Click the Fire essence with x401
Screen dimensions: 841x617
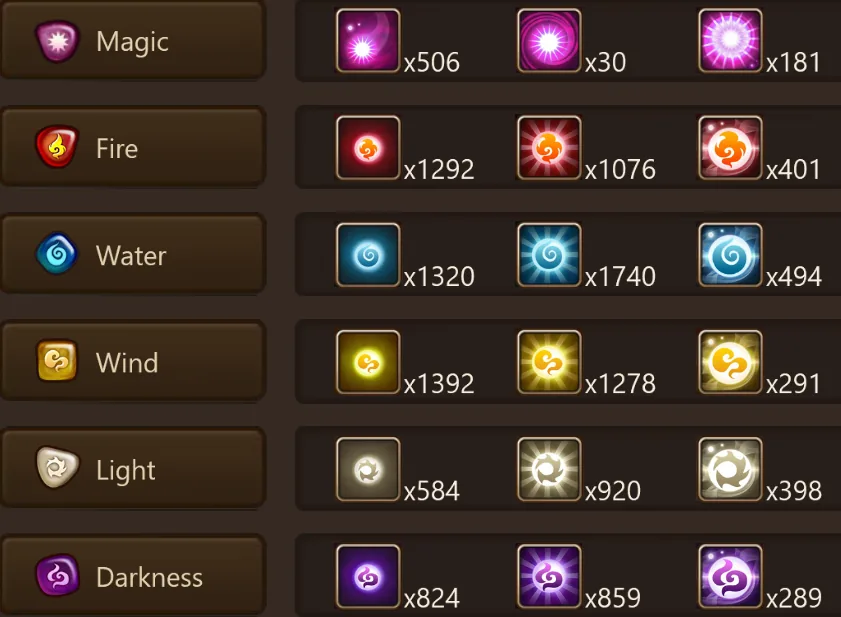(x=730, y=148)
